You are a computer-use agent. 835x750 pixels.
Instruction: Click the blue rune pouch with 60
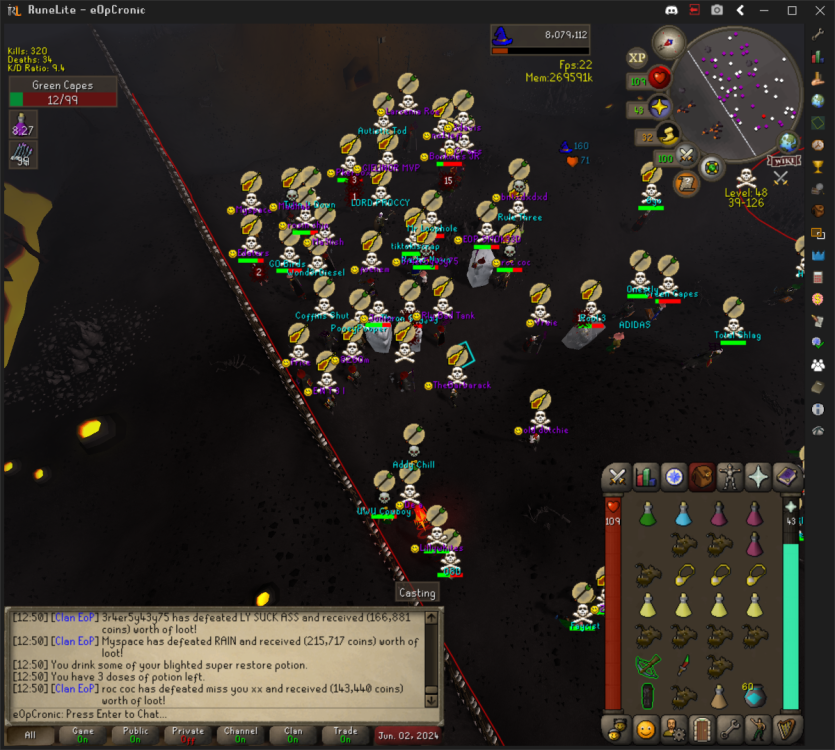755,695
